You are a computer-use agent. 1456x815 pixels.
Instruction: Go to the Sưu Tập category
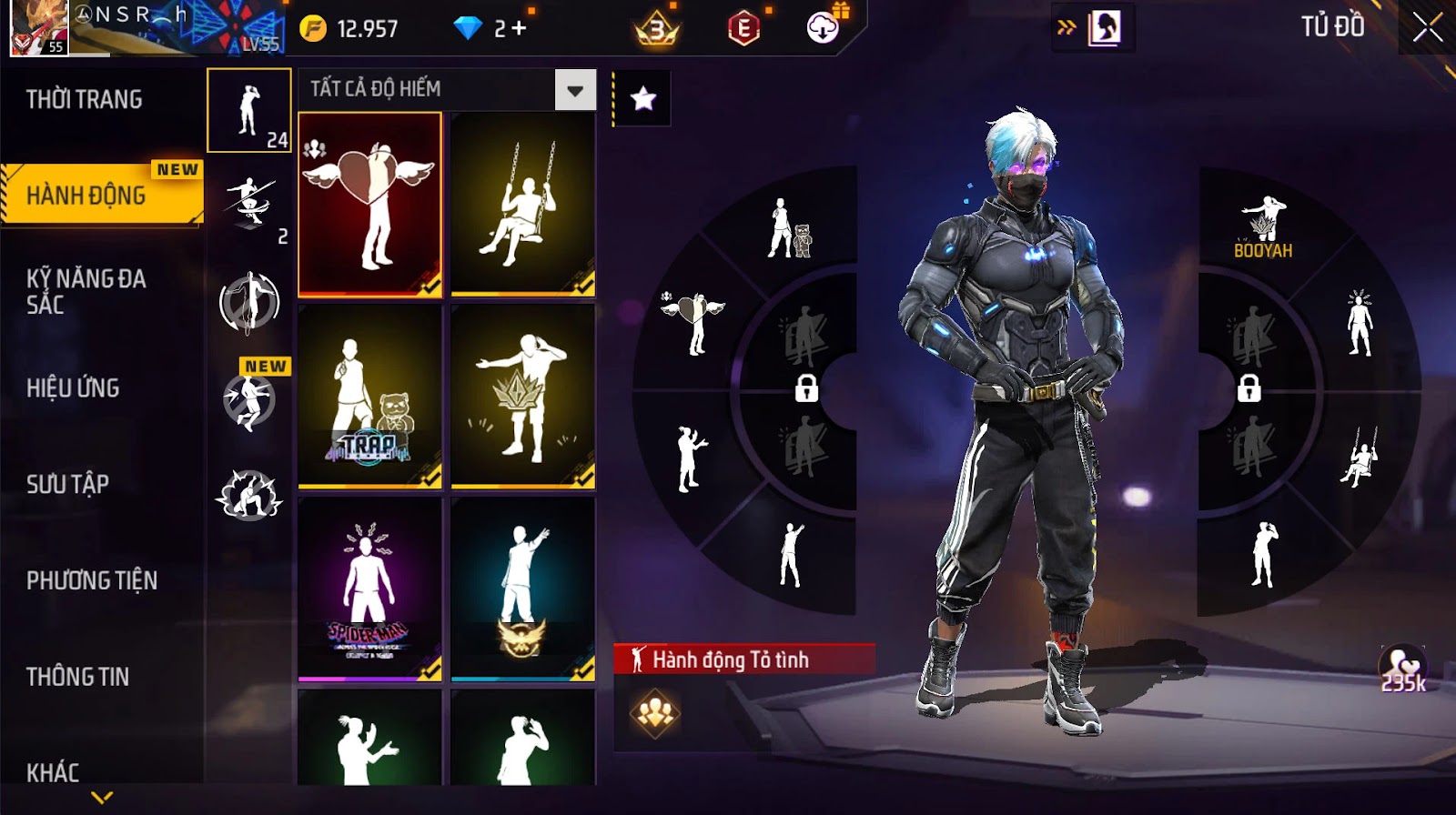click(67, 484)
